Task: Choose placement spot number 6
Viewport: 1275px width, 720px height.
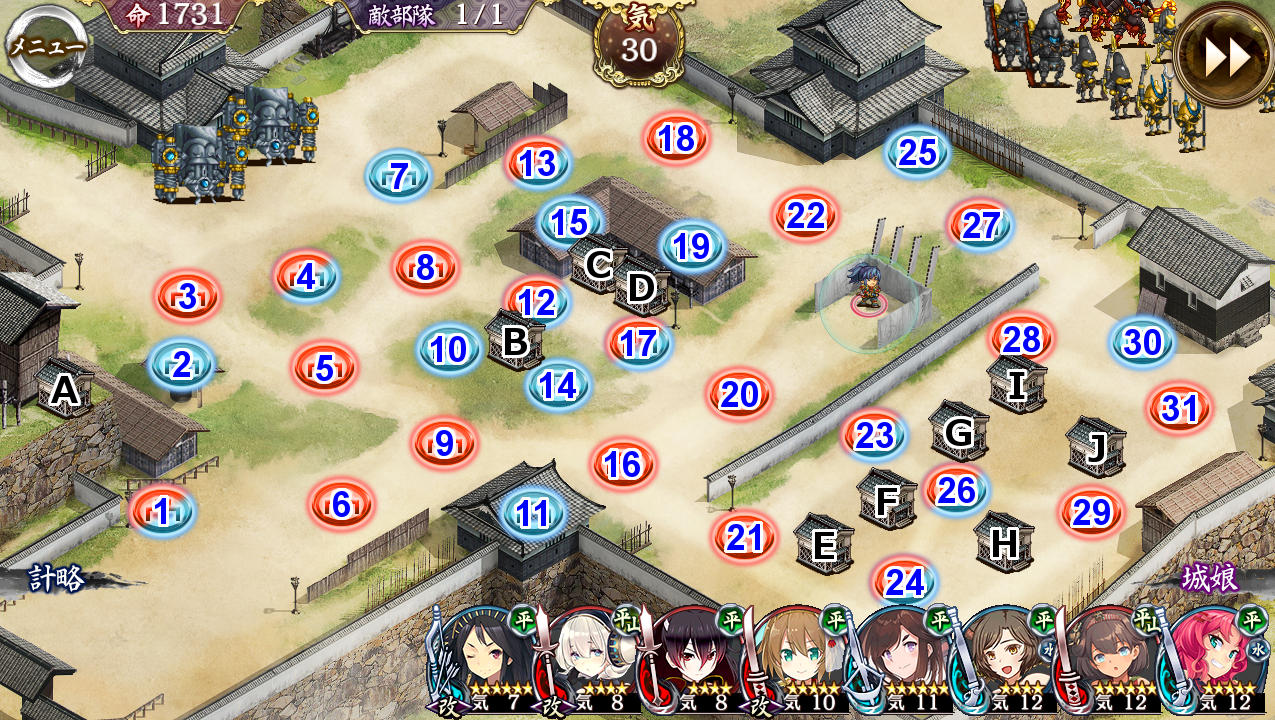Action: click(341, 505)
